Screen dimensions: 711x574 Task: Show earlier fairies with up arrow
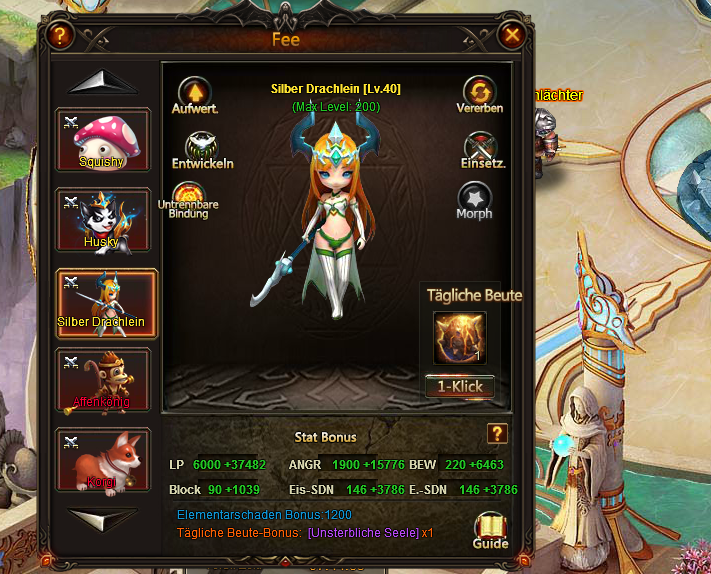[x=104, y=82]
